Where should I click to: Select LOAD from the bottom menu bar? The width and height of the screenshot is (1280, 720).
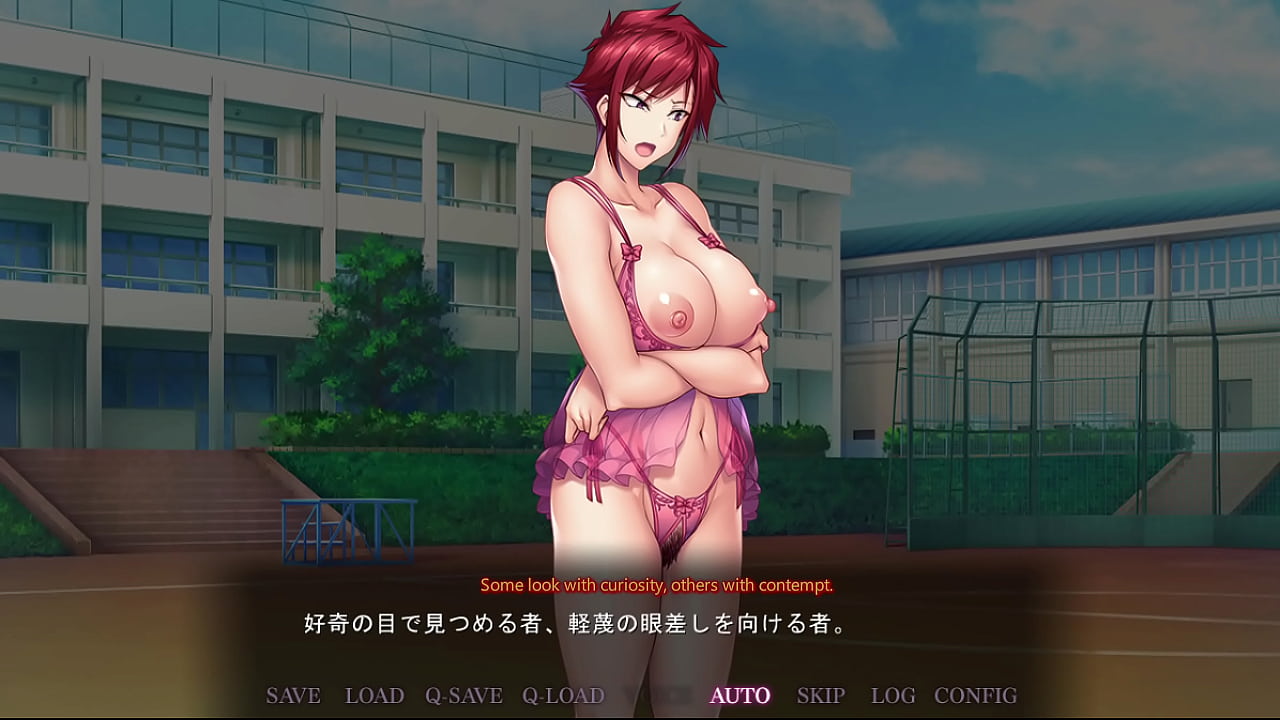[x=374, y=695]
